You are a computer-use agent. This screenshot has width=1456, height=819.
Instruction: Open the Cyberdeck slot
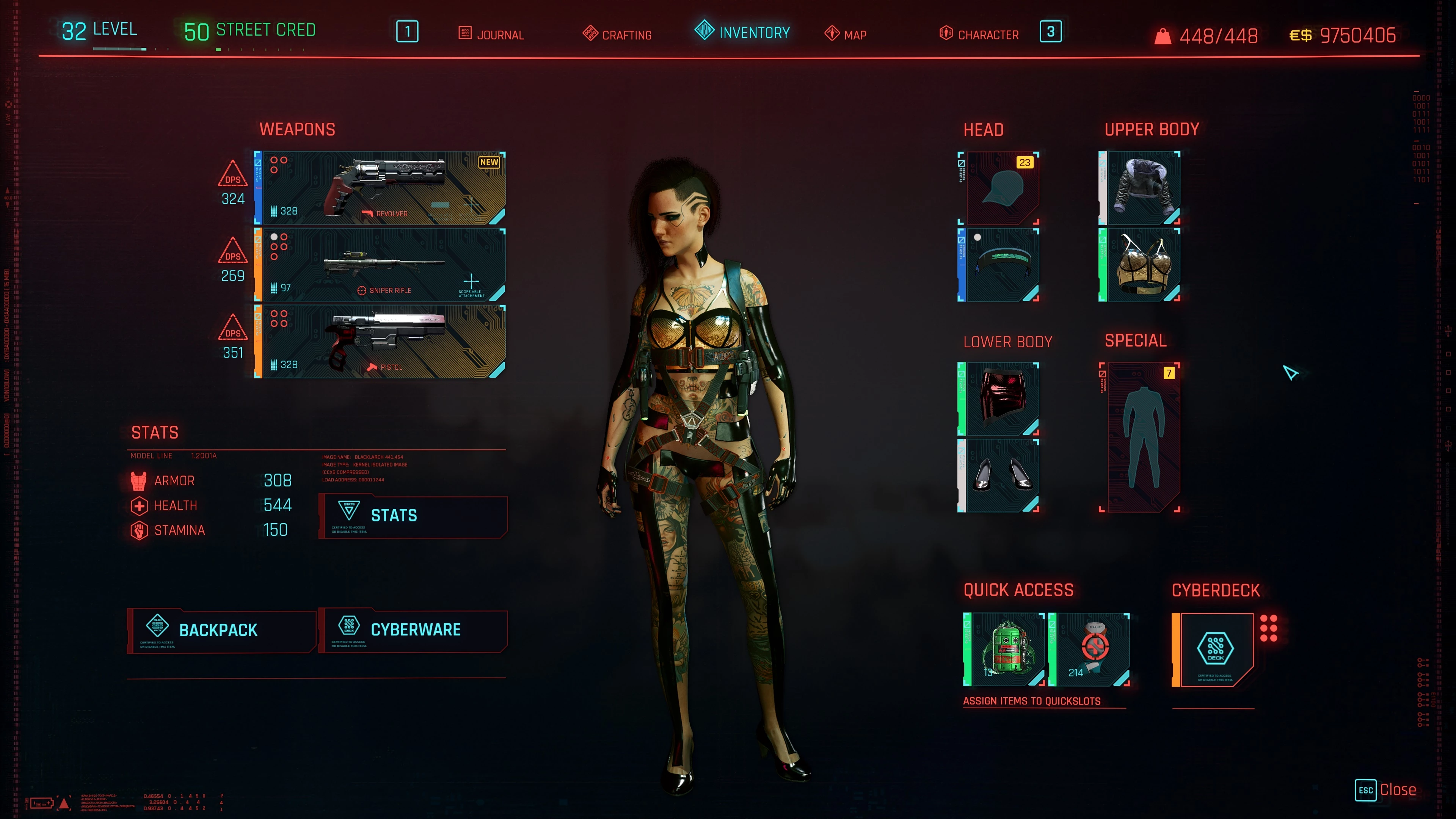point(1213,650)
